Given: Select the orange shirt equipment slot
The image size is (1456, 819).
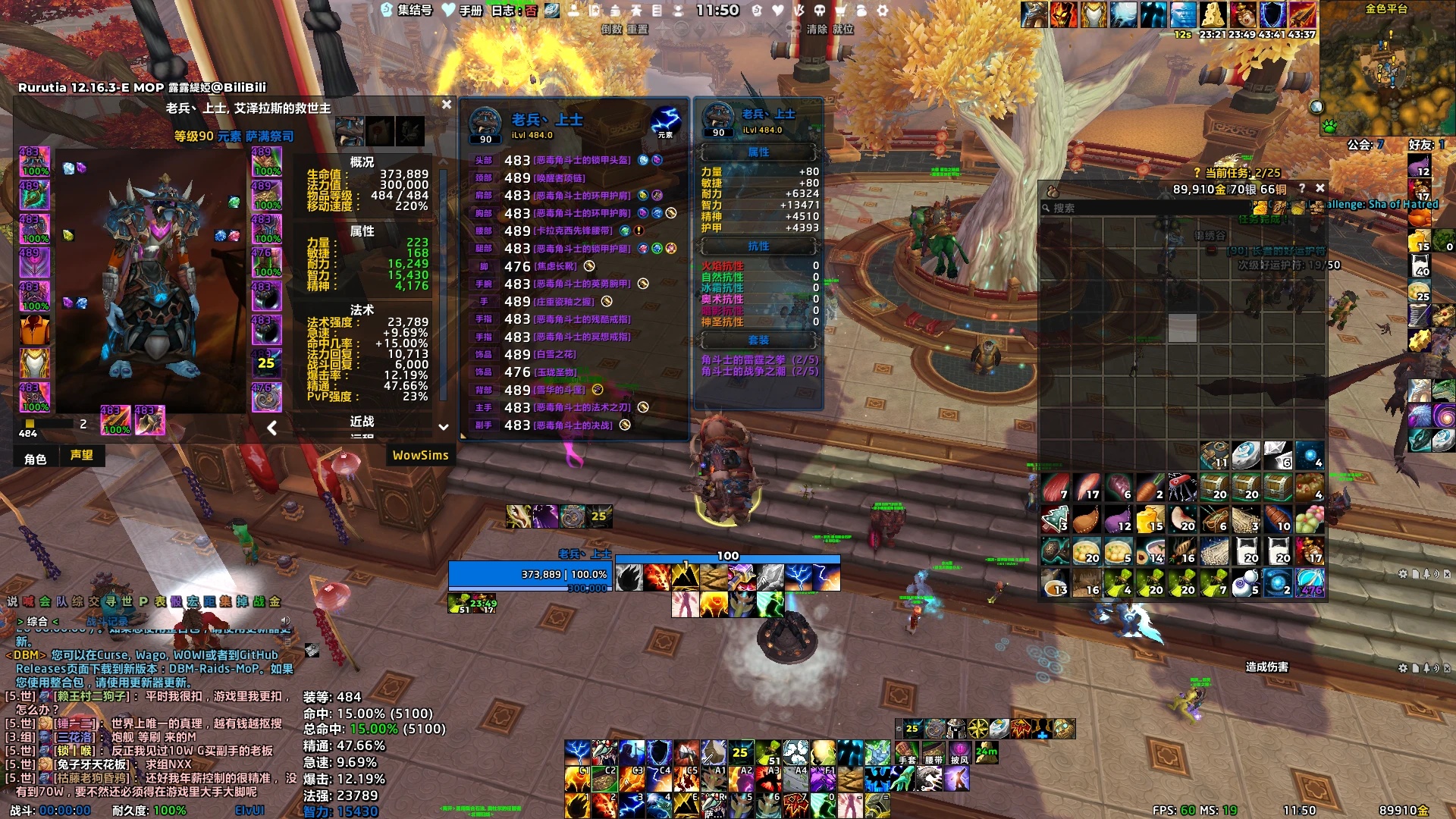Looking at the screenshot, I should (x=34, y=331).
